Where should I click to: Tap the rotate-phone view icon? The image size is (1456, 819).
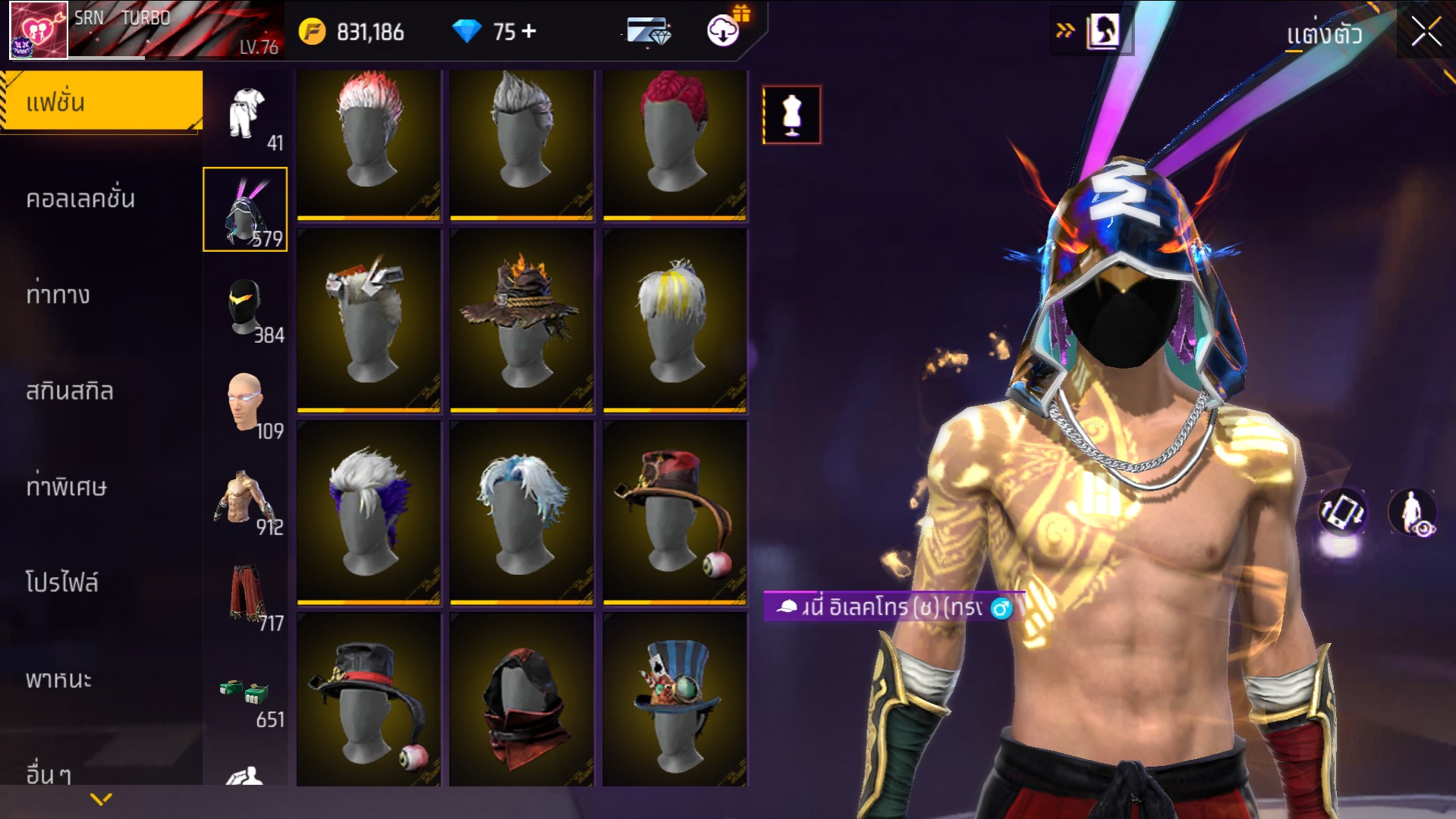click(x=1342, y=512)
